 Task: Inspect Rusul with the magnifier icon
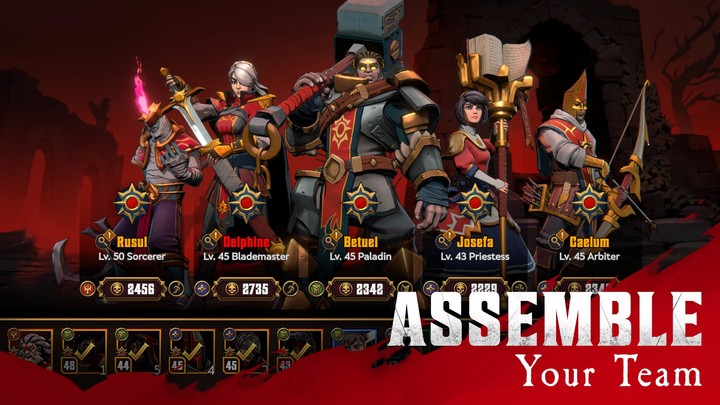tap(103, 242)
